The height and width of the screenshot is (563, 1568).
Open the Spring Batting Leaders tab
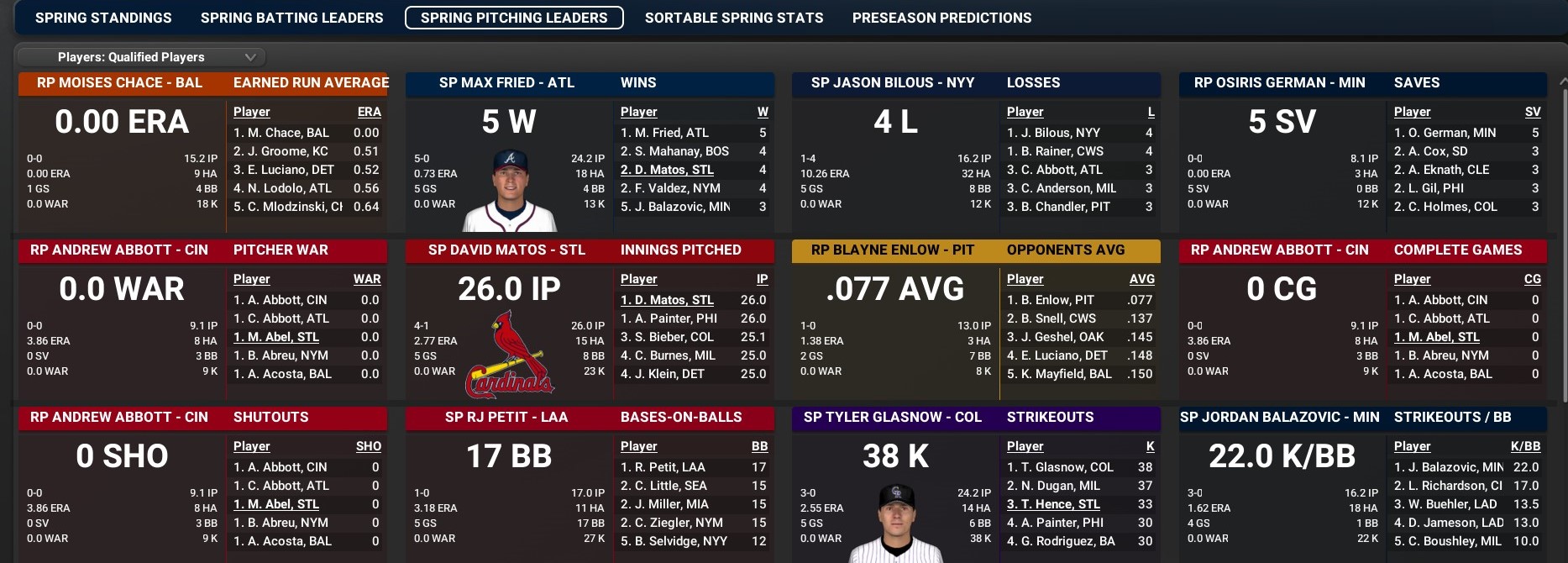click(x=291, y=18)
